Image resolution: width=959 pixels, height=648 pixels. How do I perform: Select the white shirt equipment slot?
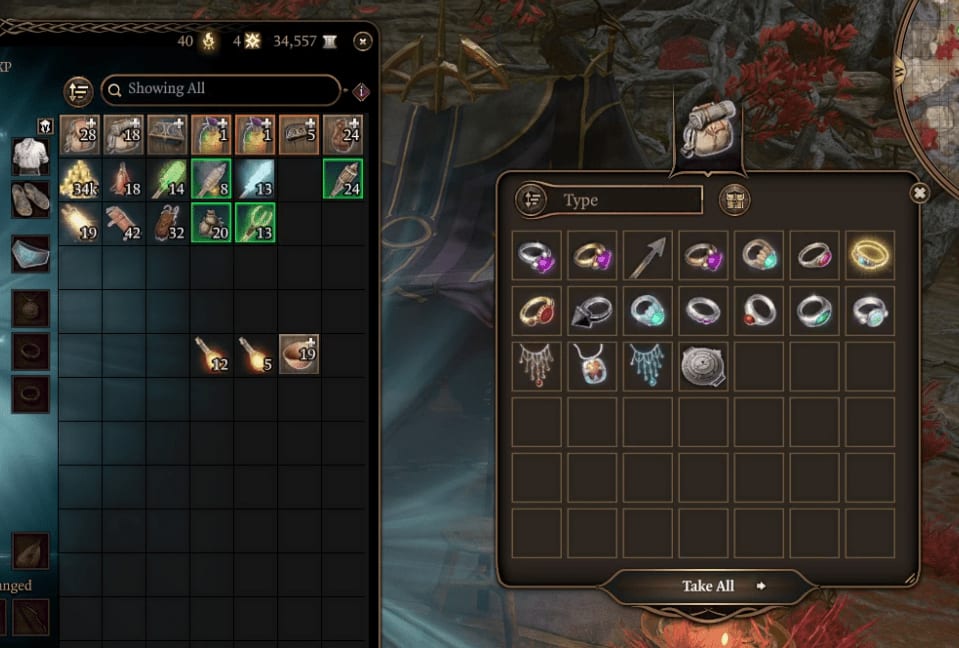point(30,155)
